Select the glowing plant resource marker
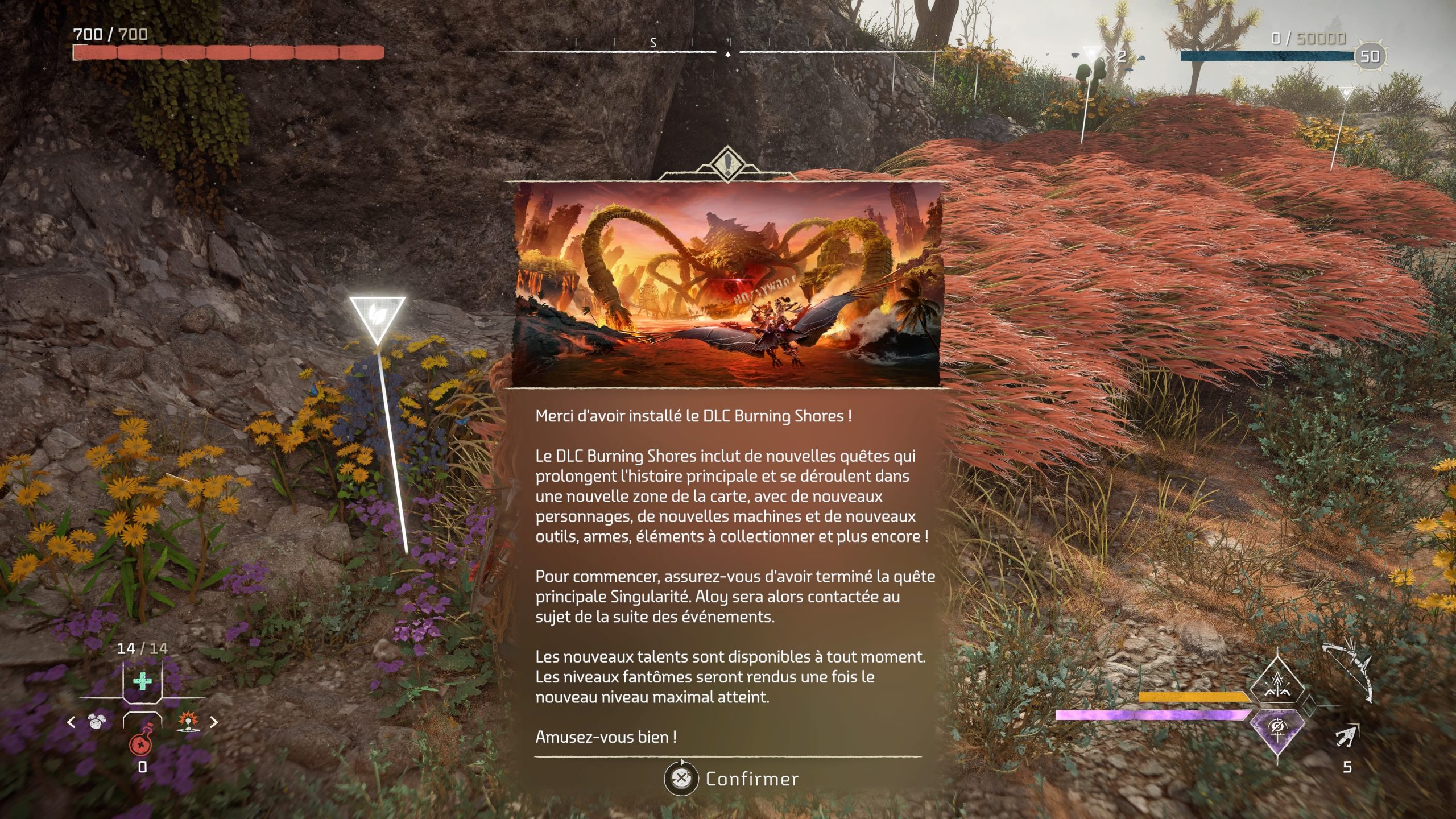This screenshot has width=1456, height=819. [x=377, y=316]
